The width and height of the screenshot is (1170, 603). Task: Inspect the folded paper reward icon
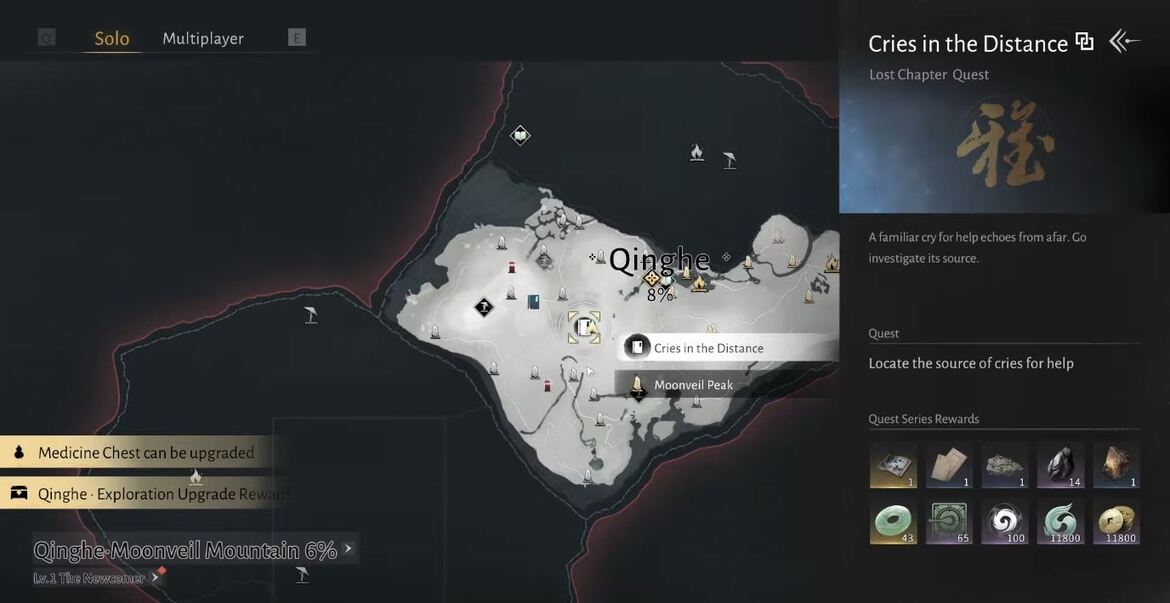click(949, 466)
